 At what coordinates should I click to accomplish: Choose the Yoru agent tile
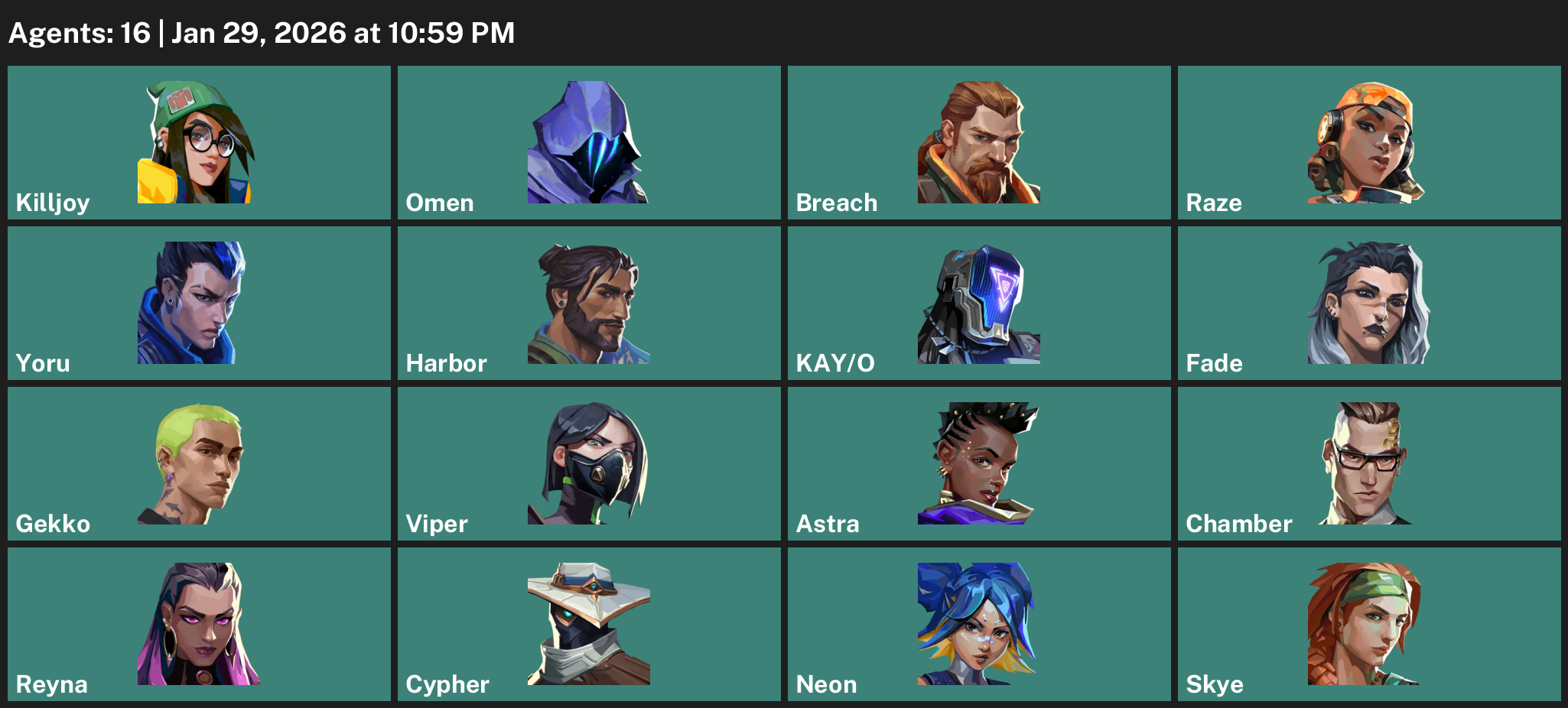(x=199, y=303)
